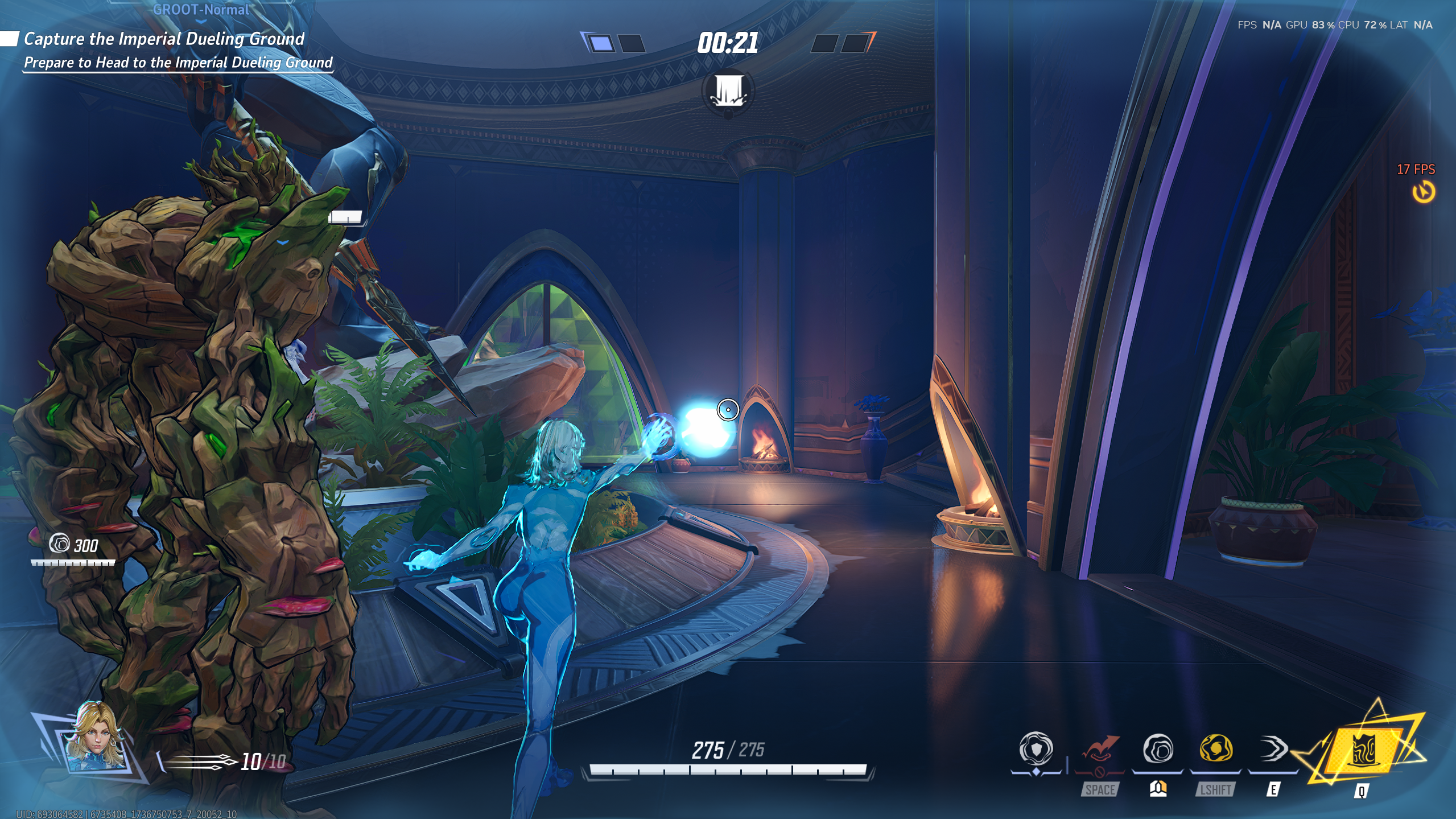1456x819 pixels.
Task: Click the GROOT-Normal teammate name tag
Action: [x=201, y=10]
